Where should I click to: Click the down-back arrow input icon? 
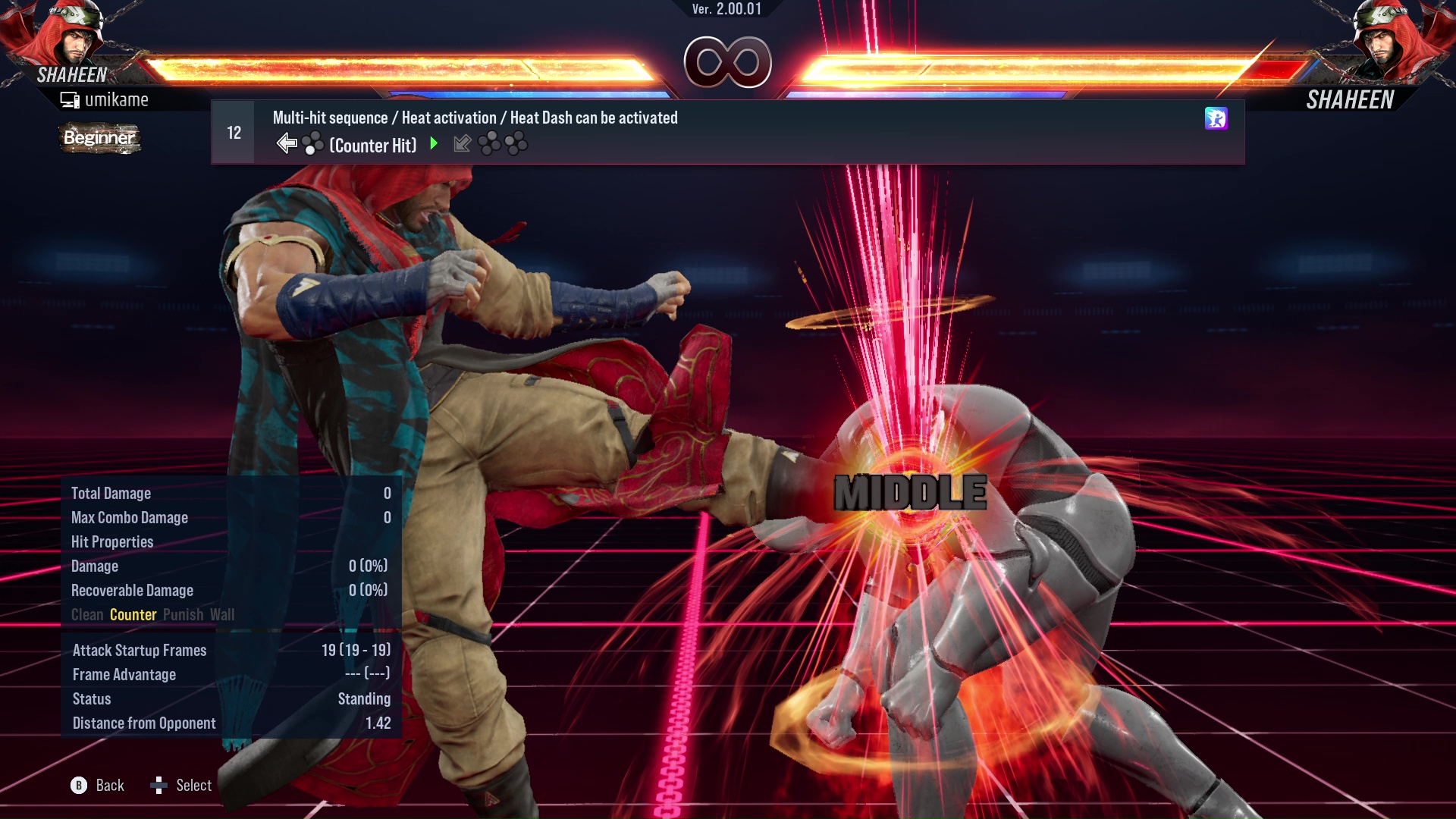463,143
